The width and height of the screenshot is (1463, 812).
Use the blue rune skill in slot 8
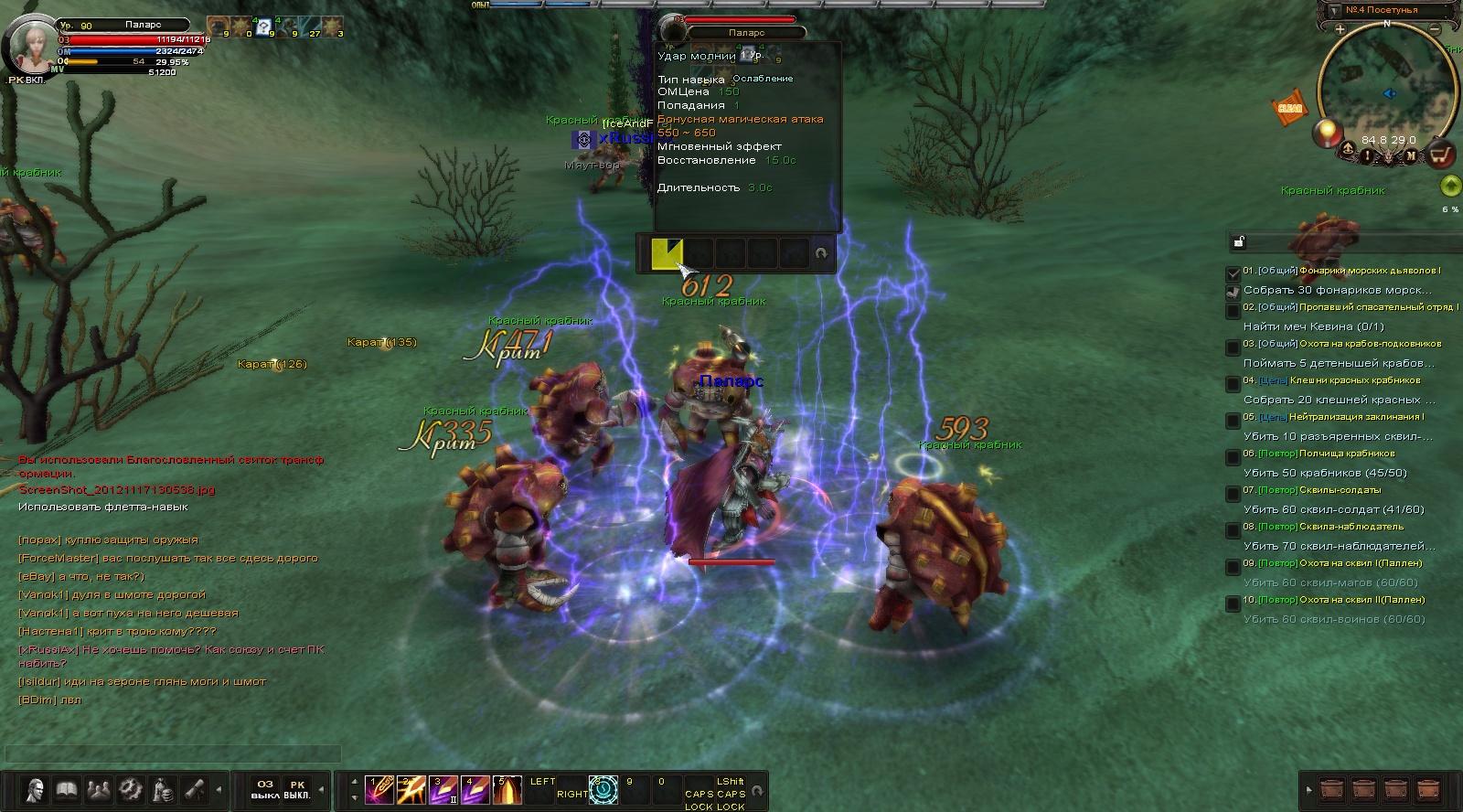click(x=604, y=789)
